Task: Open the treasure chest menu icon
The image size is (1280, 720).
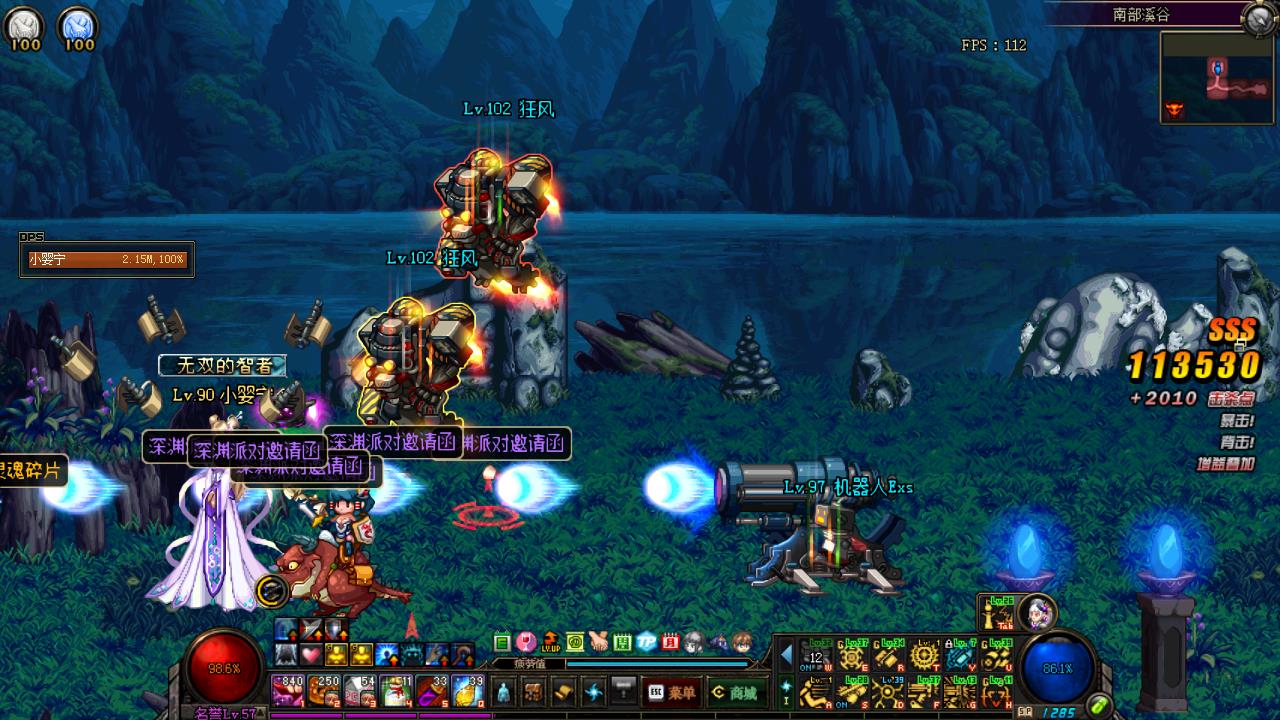Action: 534,691
